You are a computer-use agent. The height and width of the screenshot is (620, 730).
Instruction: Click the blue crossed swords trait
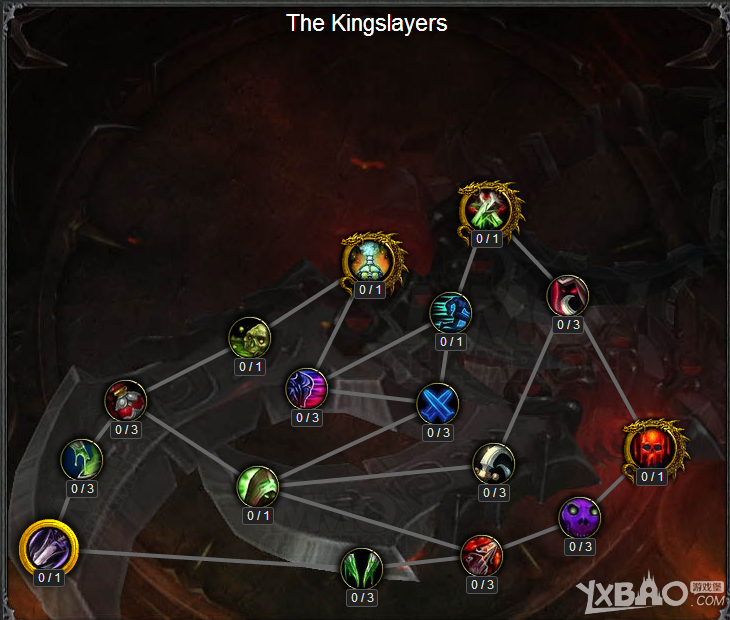438,403
